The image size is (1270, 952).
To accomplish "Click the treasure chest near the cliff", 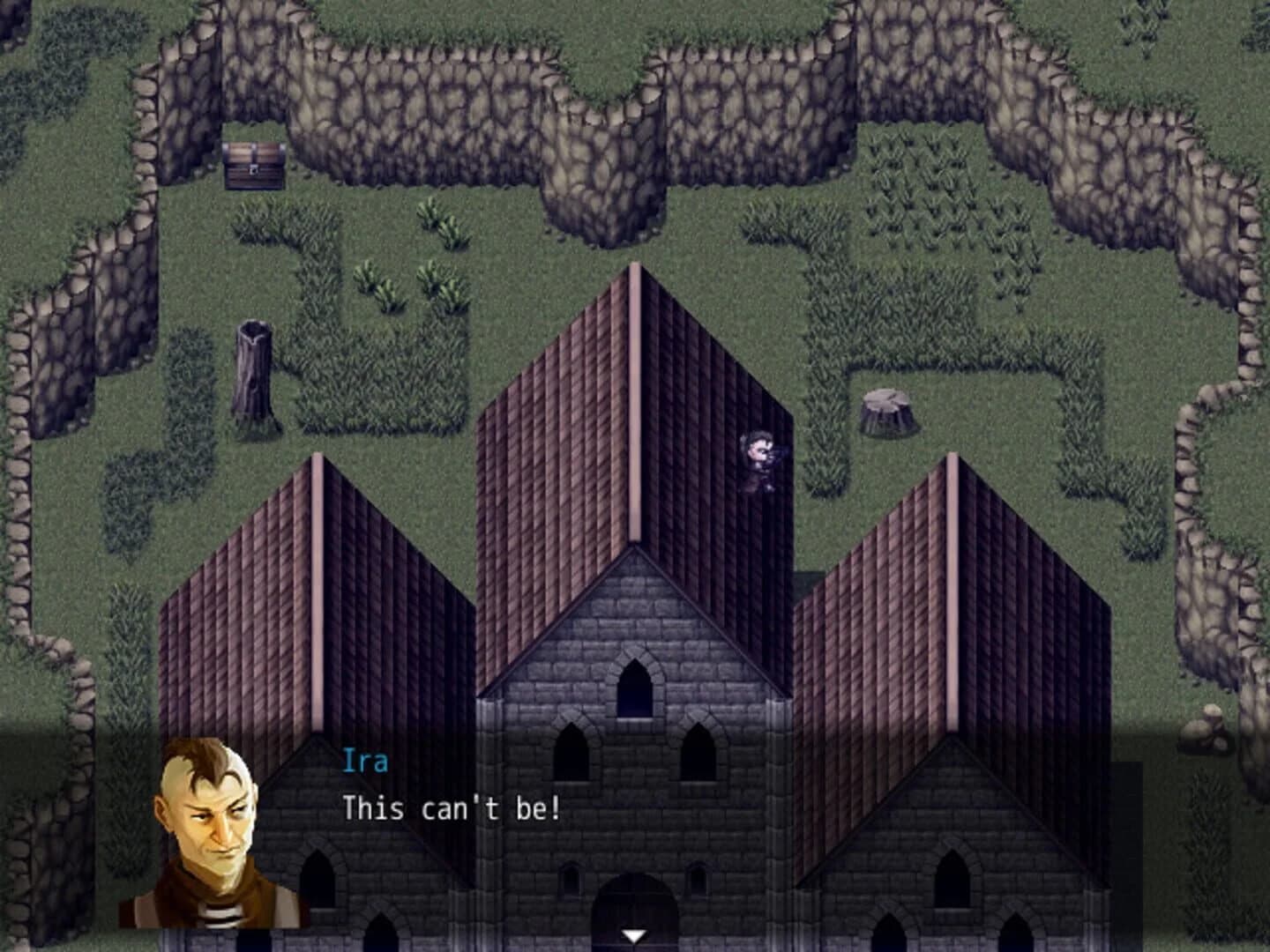I will 253,165.
